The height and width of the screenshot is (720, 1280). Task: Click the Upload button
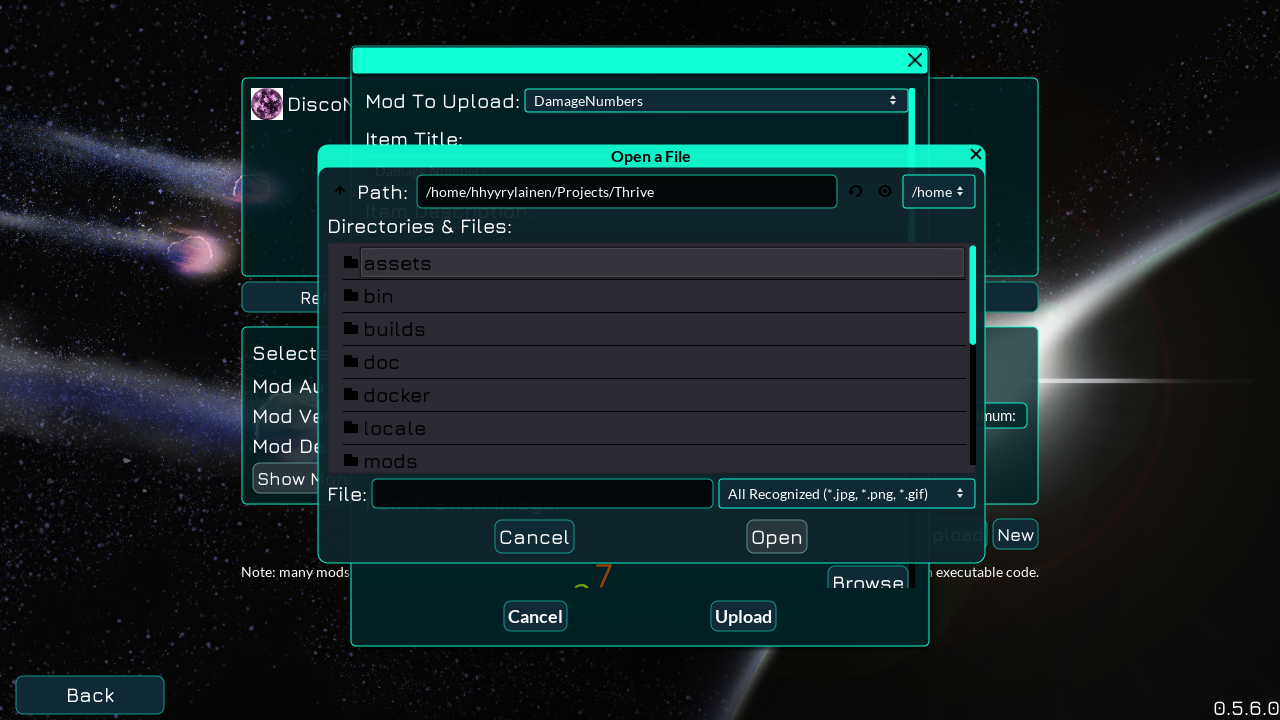743,615
